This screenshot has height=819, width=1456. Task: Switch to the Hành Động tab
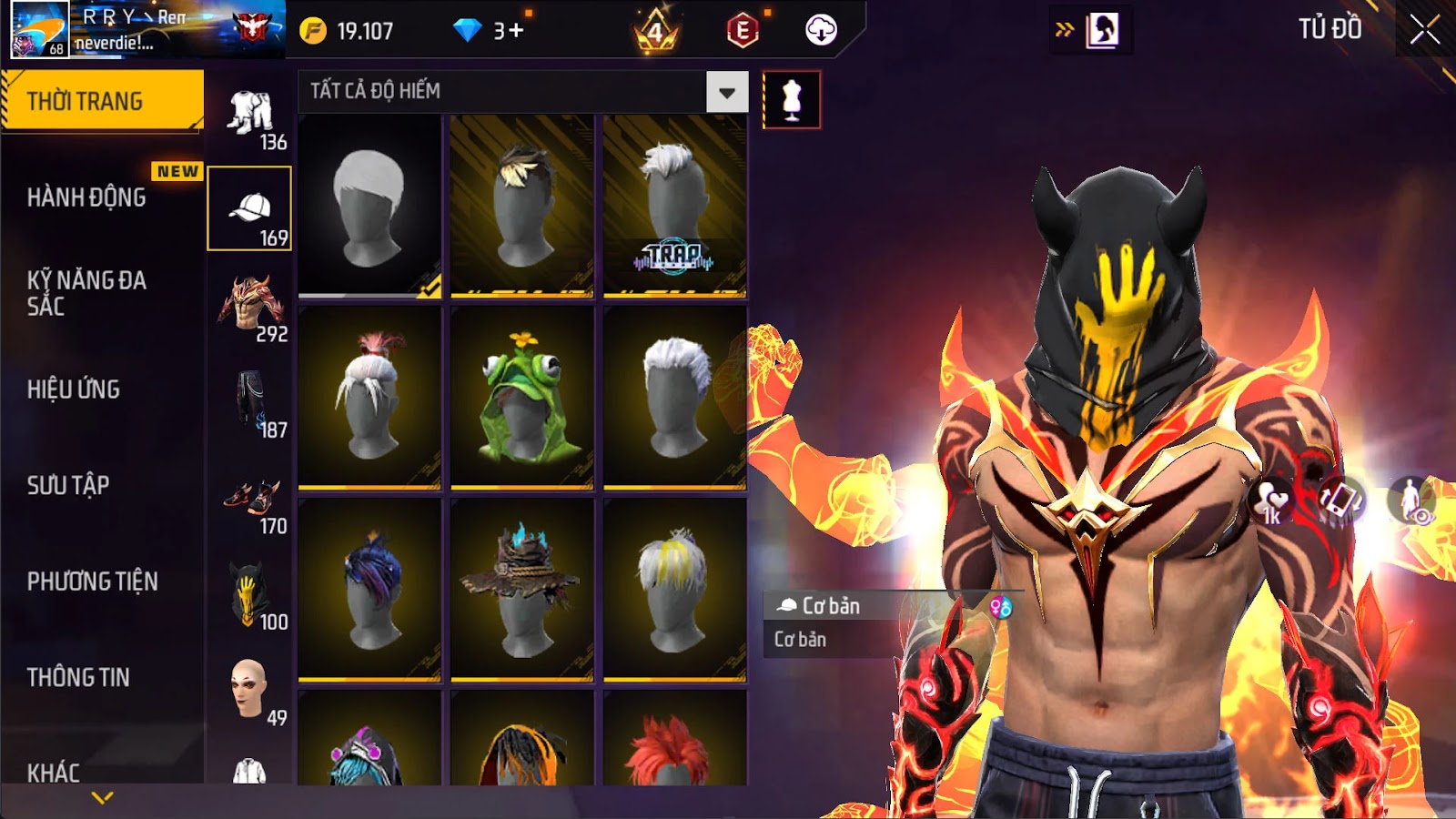pyautogui.click(x=87, y=197)
